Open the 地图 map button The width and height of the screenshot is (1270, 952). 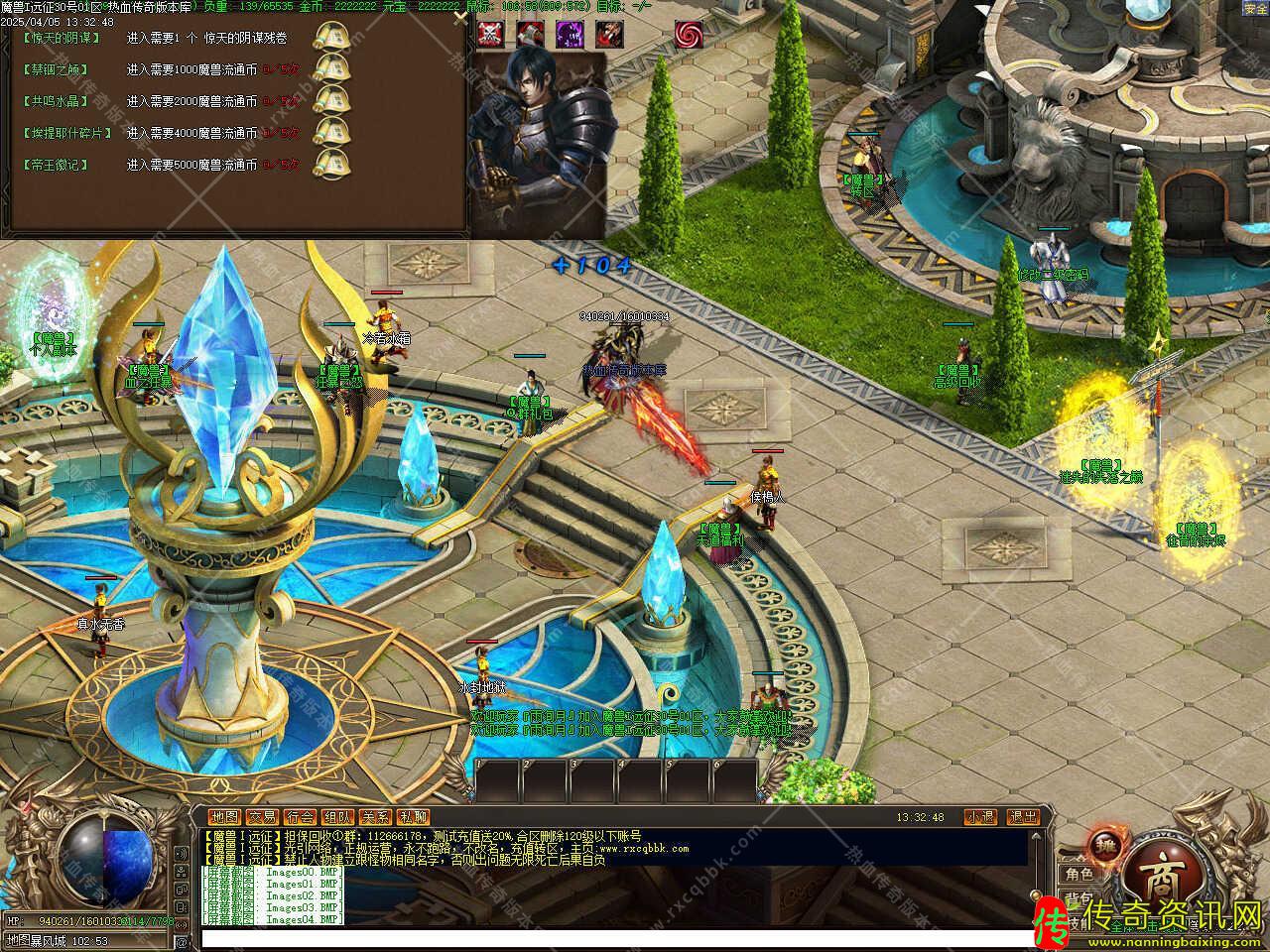point(224,817)
